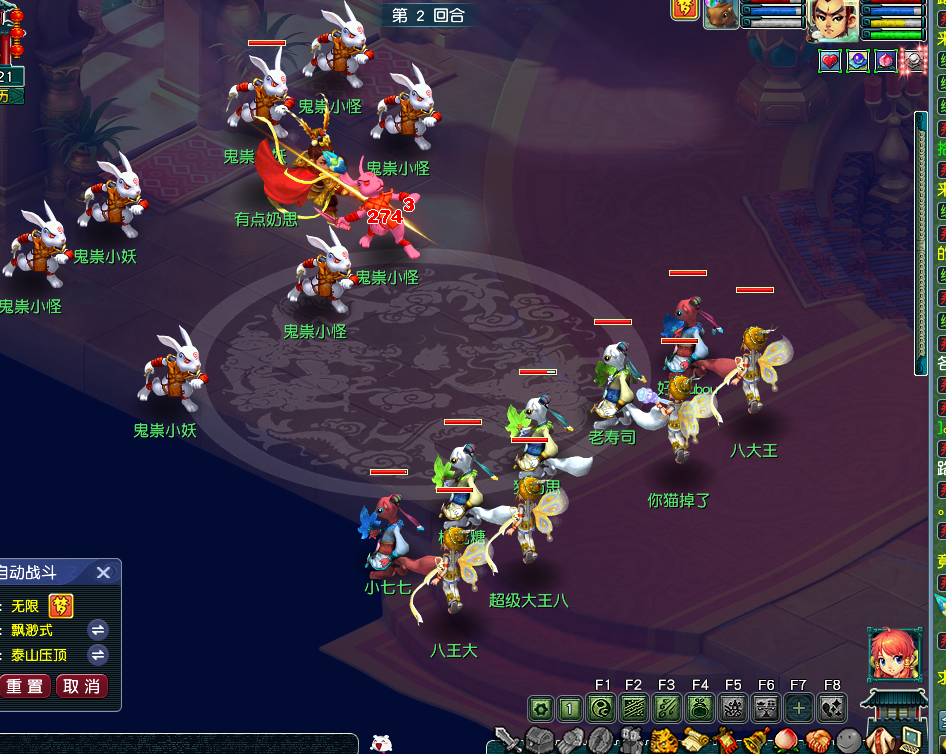Open the sword attack menu icon
The height and width of the screenshot is (754, 946).
507,741
